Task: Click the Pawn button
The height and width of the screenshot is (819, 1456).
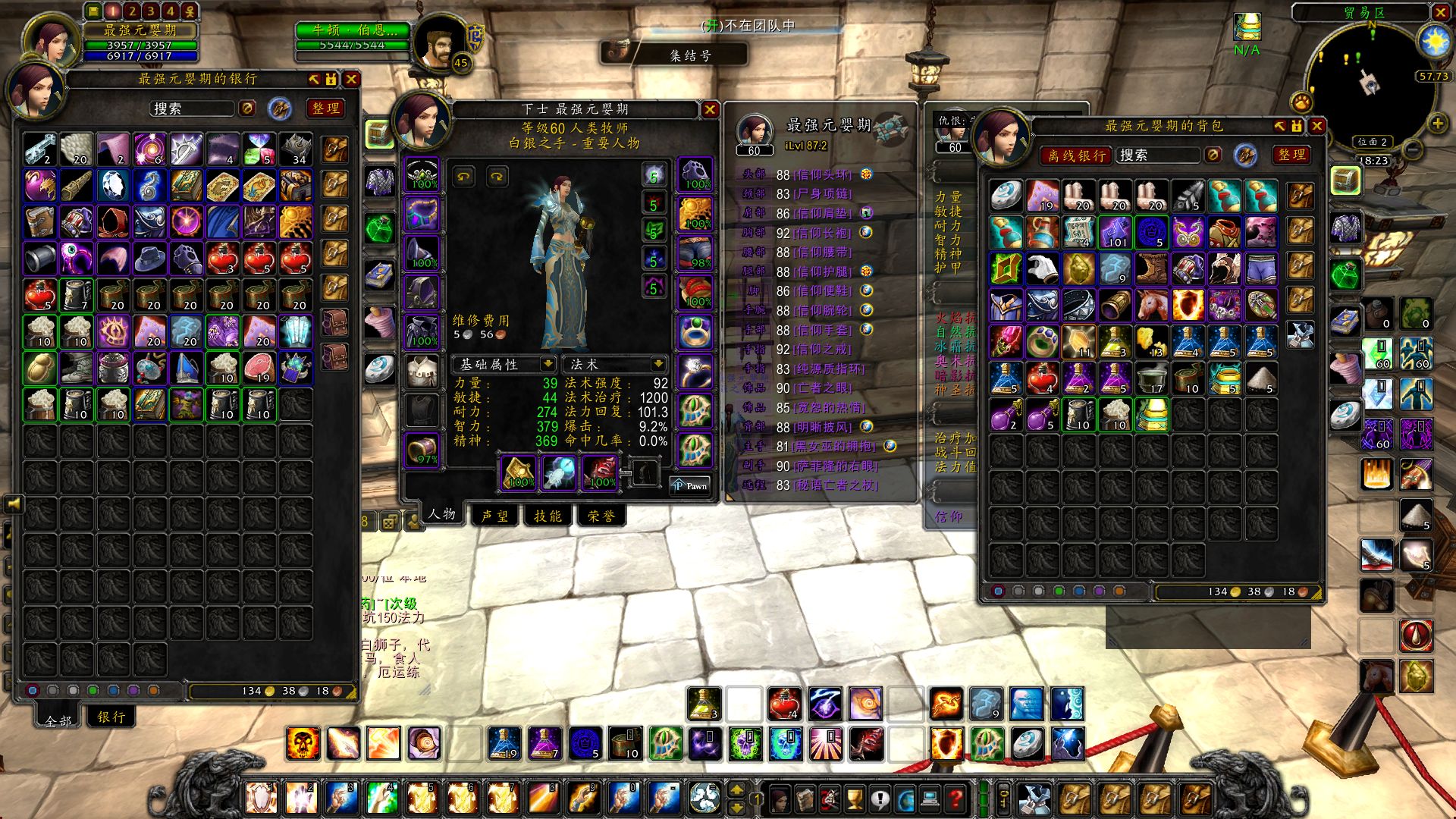Action: point(690,485)
